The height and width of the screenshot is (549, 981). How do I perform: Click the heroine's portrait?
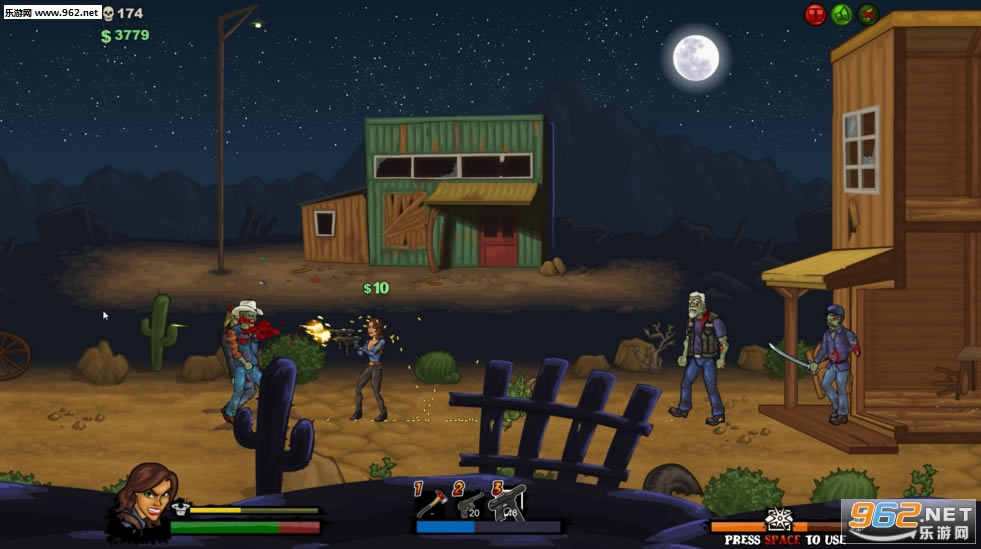click(x=146, y=497)
